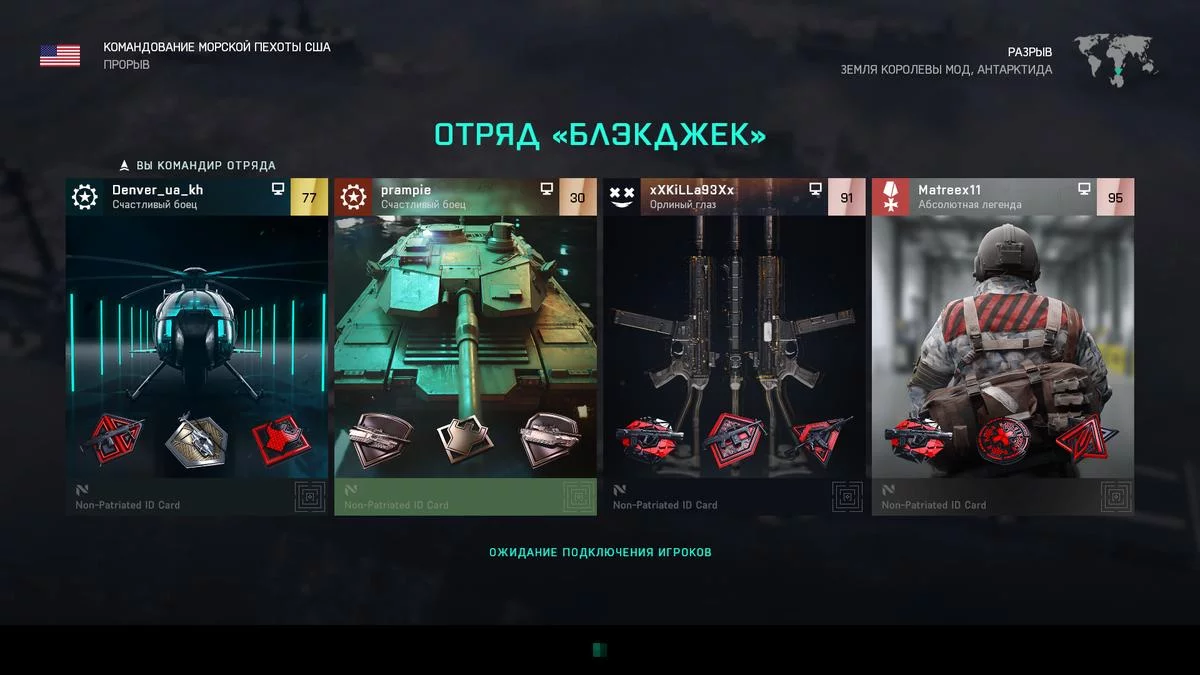Click prampie's bronze body armor badge
Screen dimensions: 1200x675
click(x=465, y=437)
